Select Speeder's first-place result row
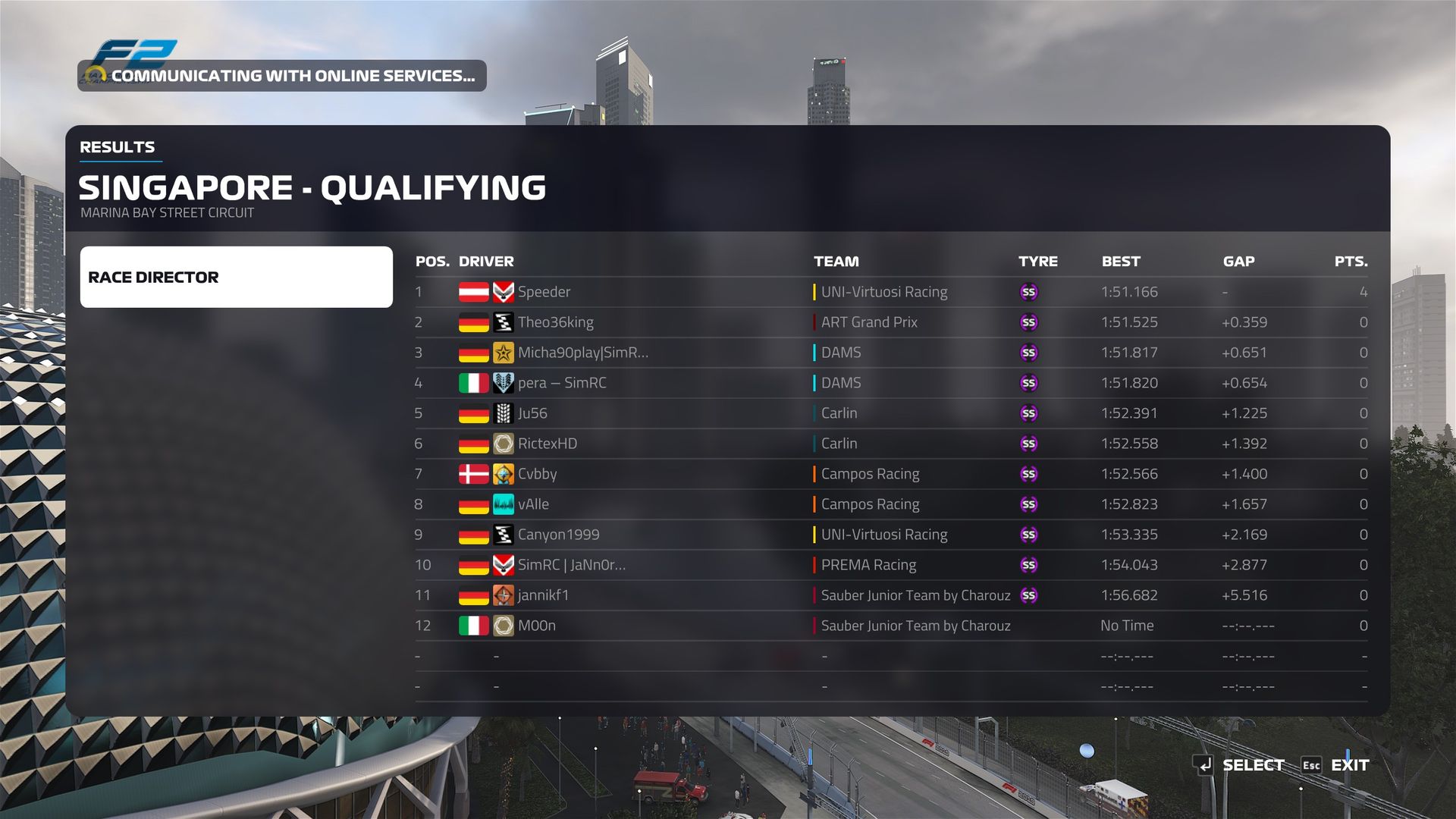 (x=544, y=292)
